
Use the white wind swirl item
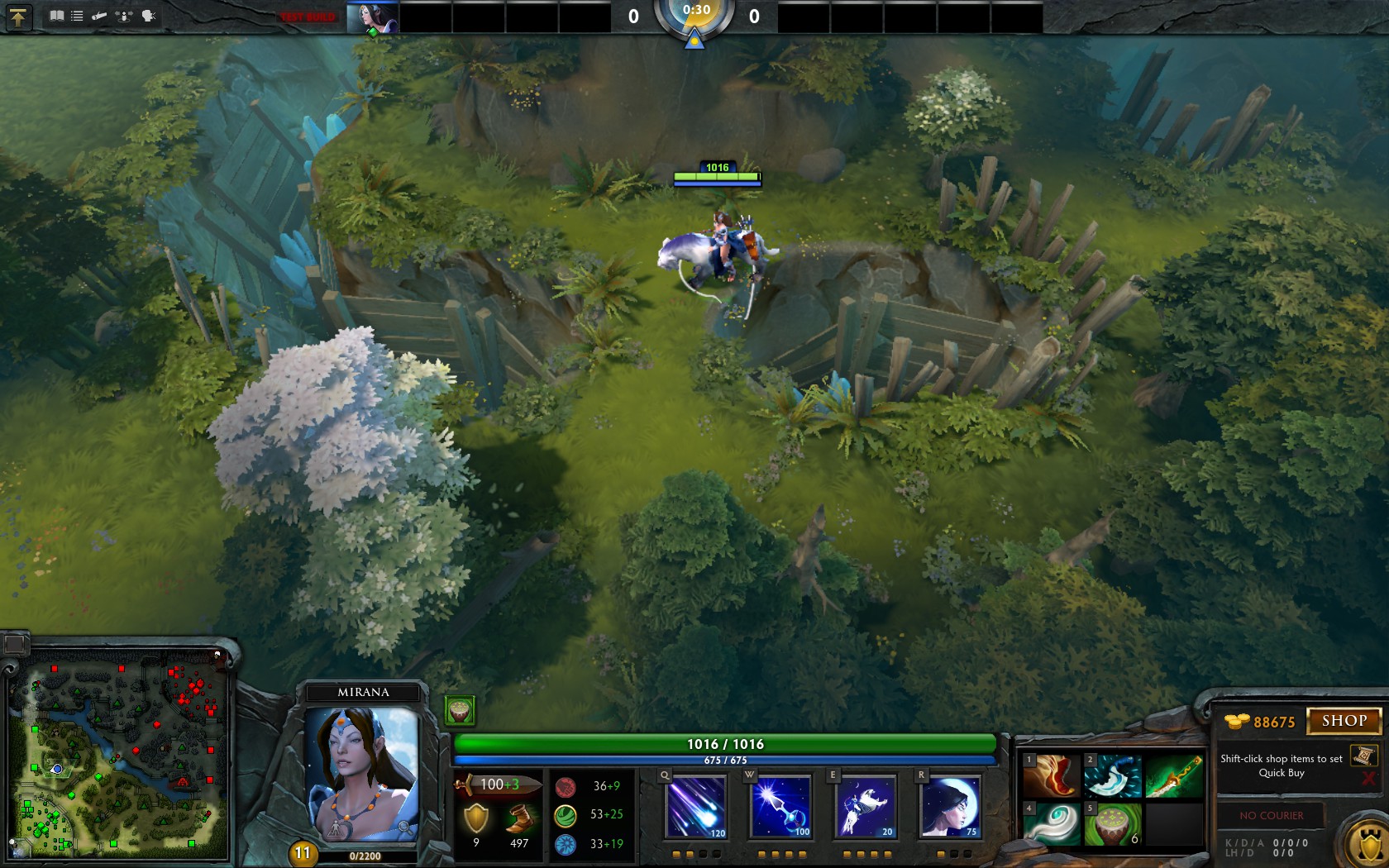tap(1052, 823)
